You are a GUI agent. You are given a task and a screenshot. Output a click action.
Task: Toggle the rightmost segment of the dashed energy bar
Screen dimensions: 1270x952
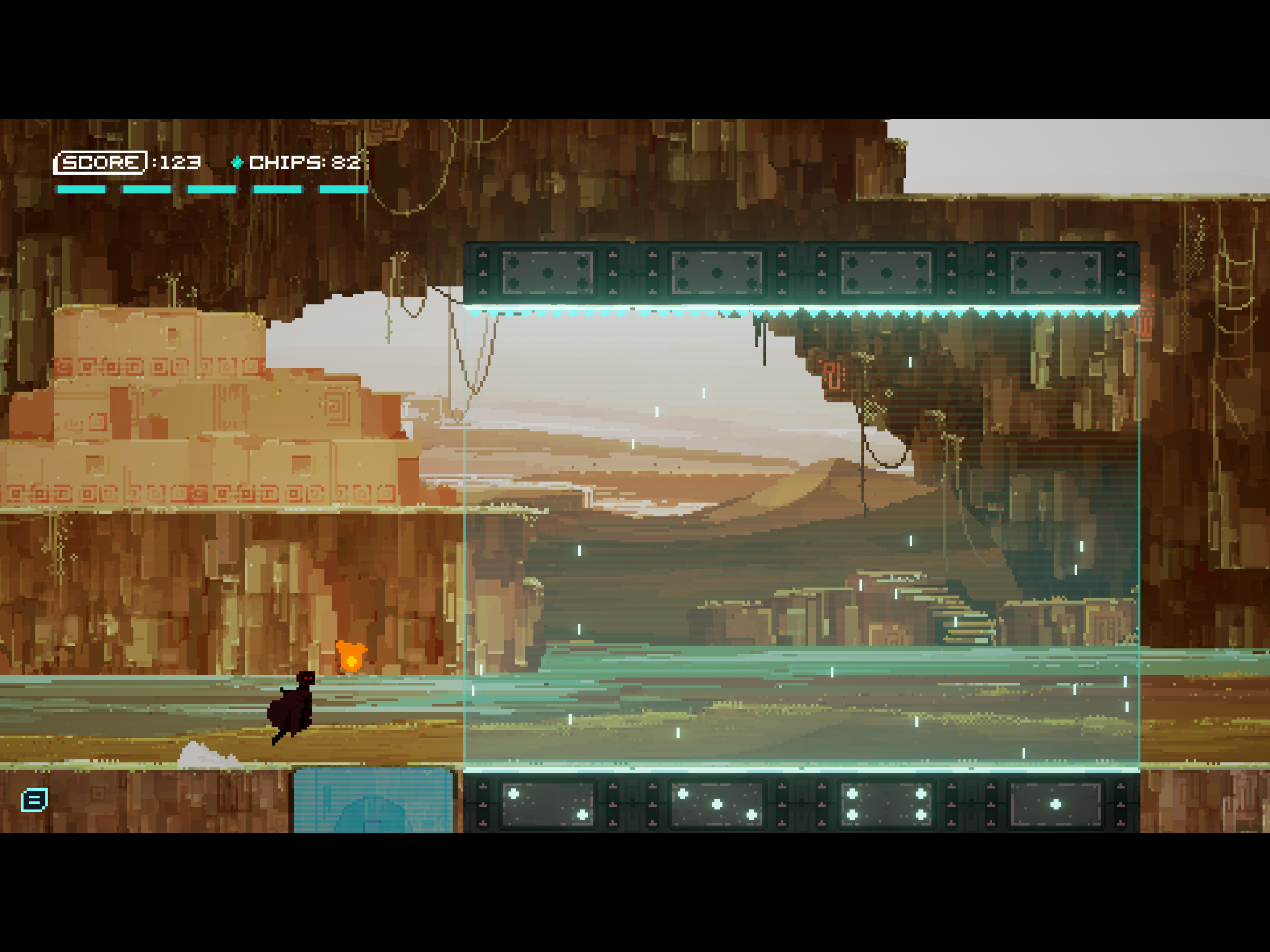(344, 189)
